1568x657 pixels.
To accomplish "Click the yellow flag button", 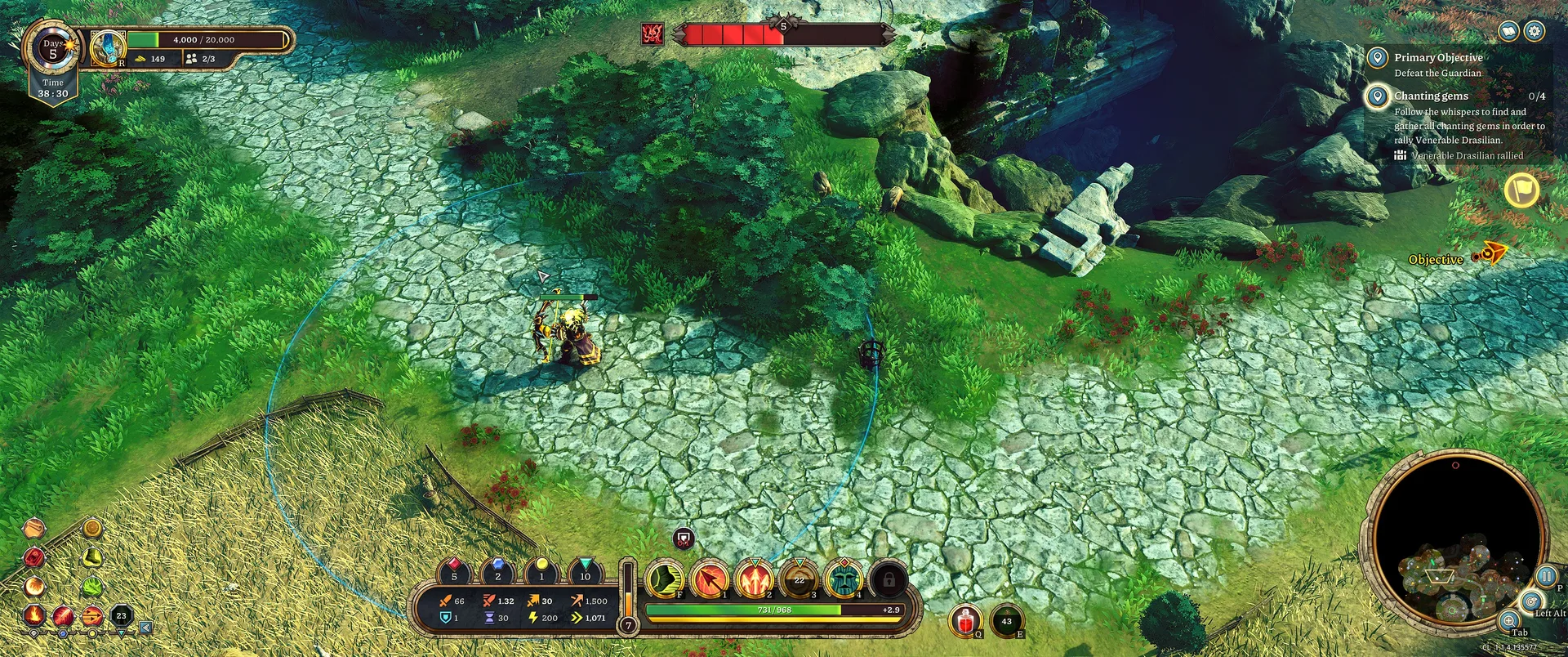I will [x=1521, y=190].
